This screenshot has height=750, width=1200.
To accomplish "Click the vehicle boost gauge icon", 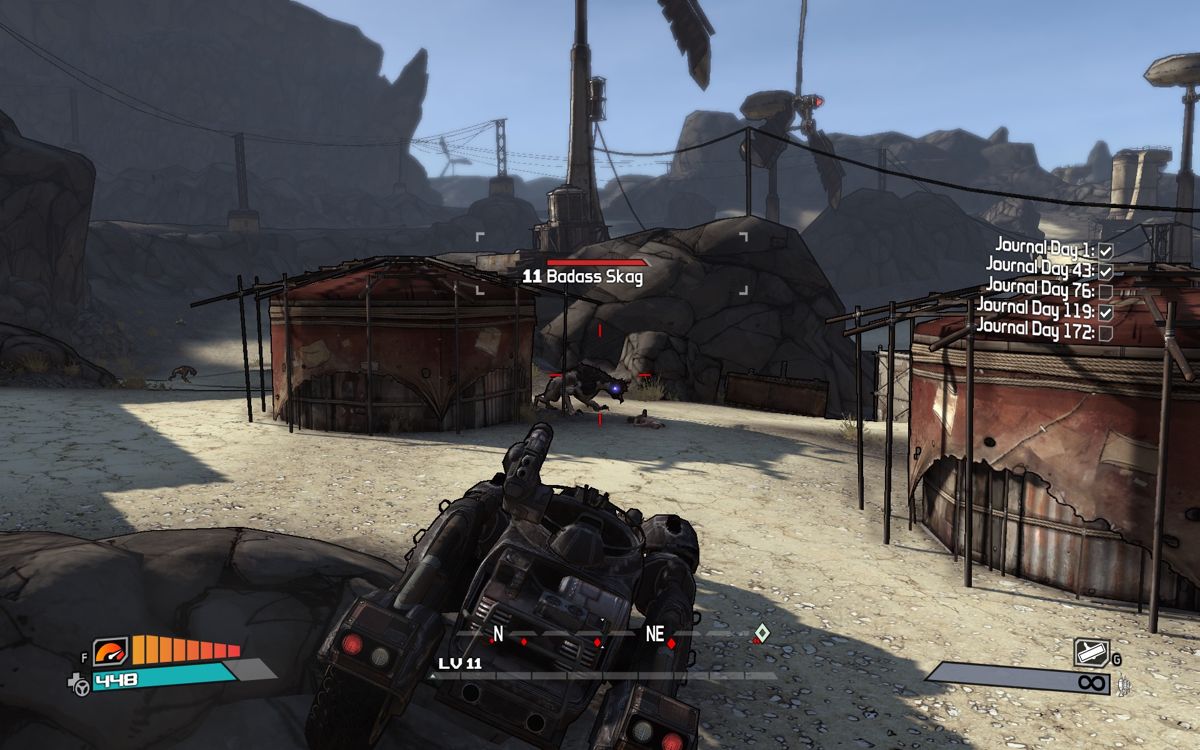I will pyautogui.click(x=111, y=653).
